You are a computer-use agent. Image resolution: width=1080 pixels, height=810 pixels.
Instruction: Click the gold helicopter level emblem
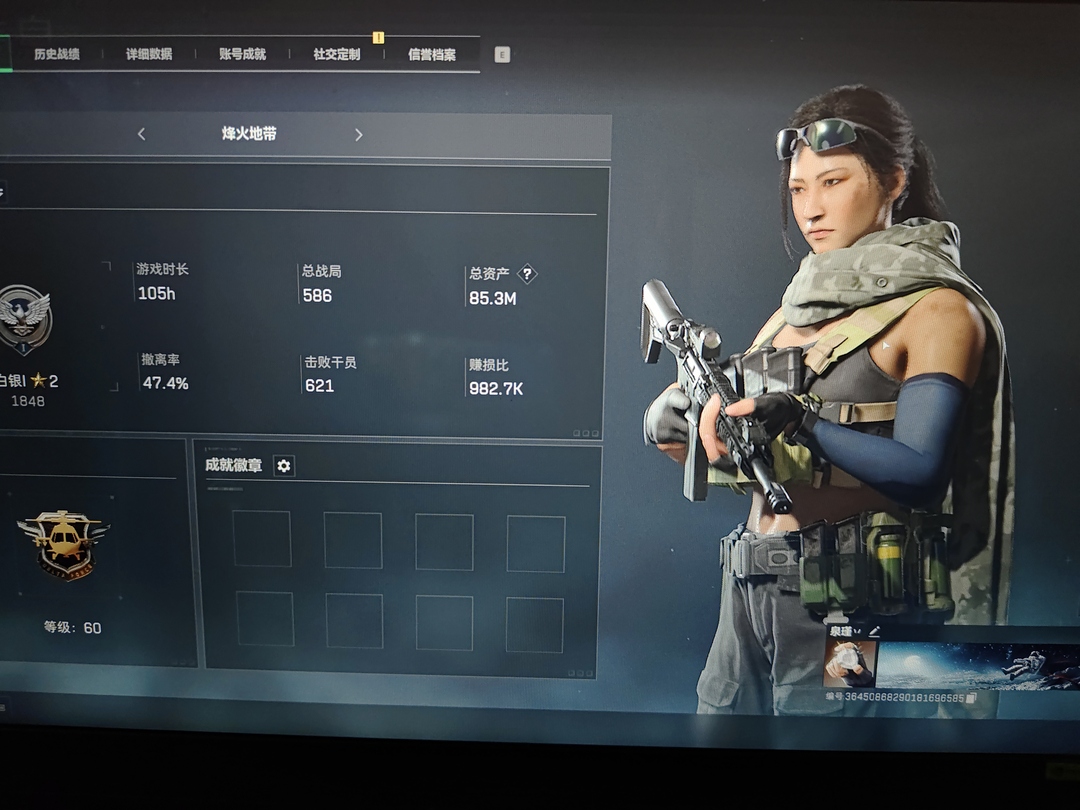[x=63, y=544]
